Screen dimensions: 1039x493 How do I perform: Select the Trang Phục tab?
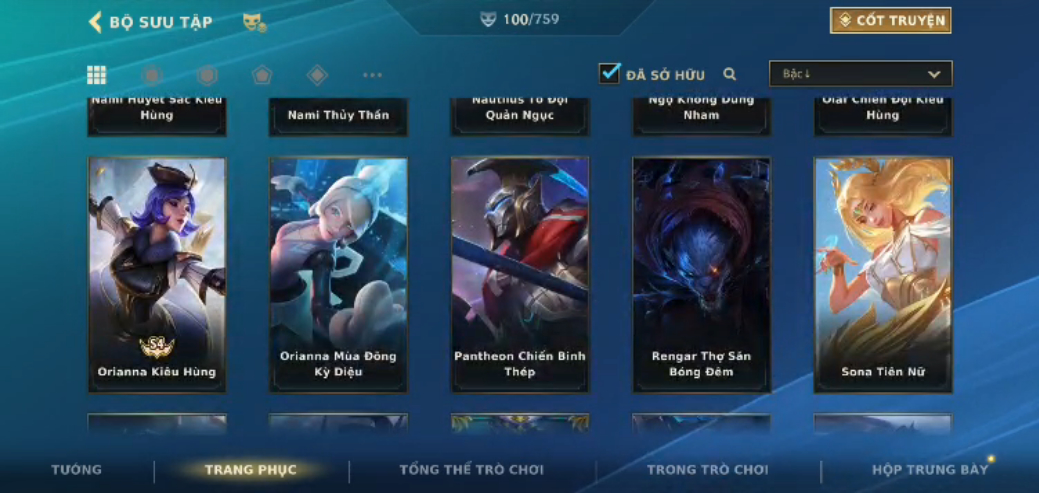(251, 469)
